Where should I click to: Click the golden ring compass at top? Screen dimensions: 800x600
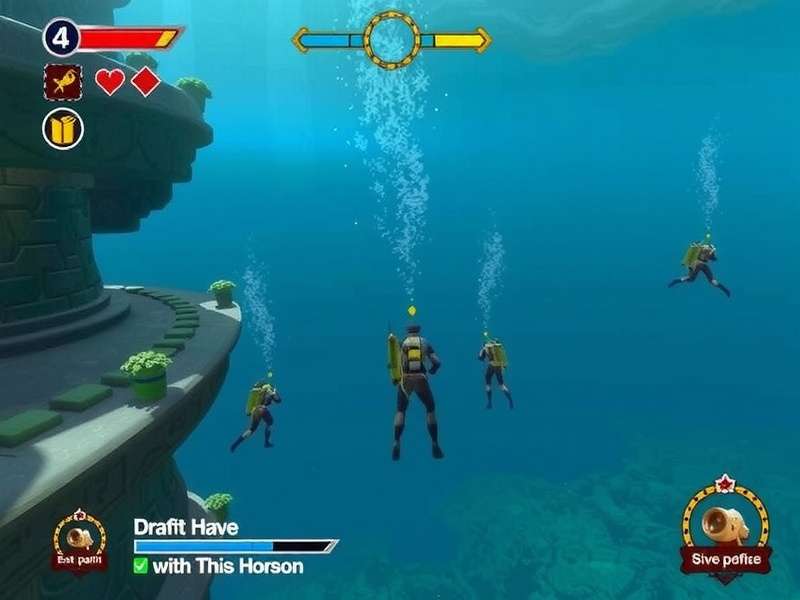click(x=392, y=40)
